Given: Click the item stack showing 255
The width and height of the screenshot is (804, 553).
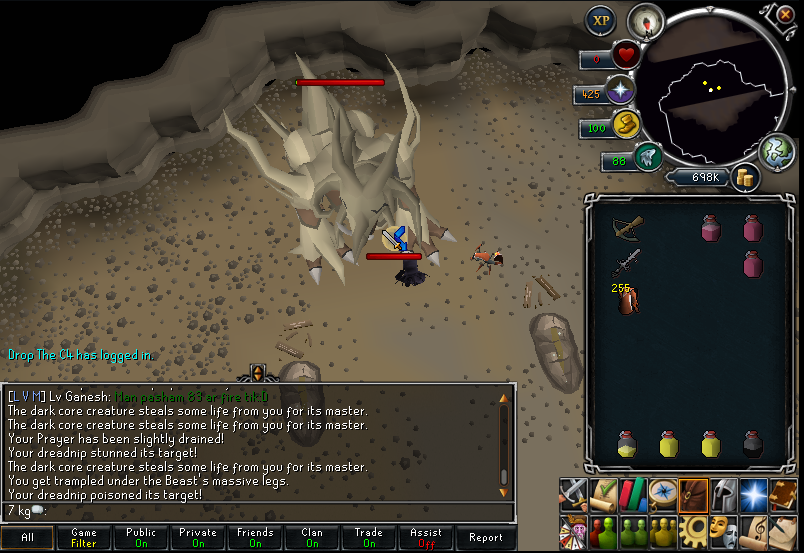Looking at the screenshot, I should point(628,299).
